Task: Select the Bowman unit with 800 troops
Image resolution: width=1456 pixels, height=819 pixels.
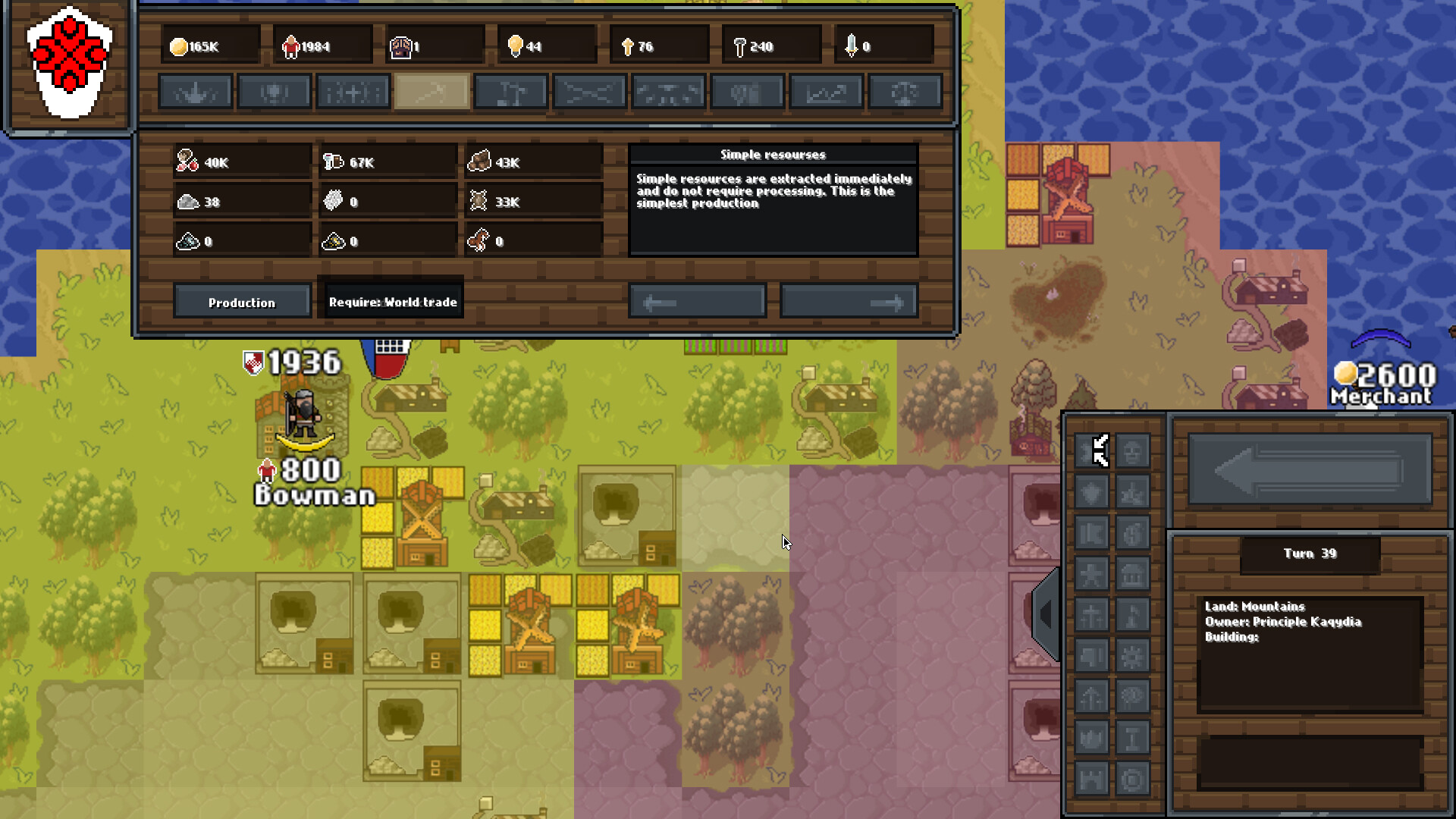Action: click(305, 416)
